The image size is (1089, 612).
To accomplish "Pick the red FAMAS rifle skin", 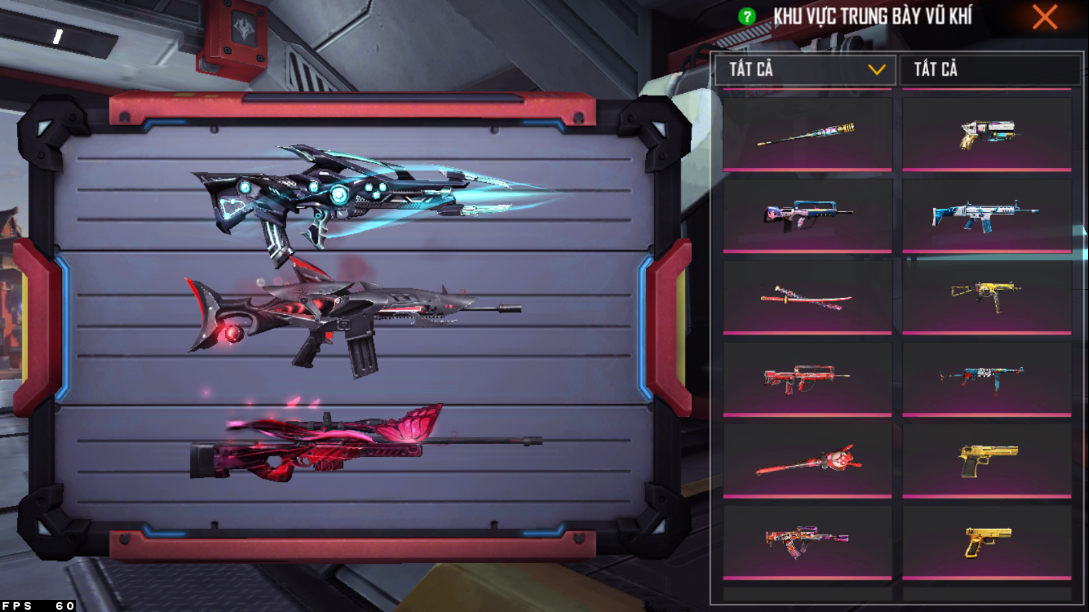I will (806, 378).
